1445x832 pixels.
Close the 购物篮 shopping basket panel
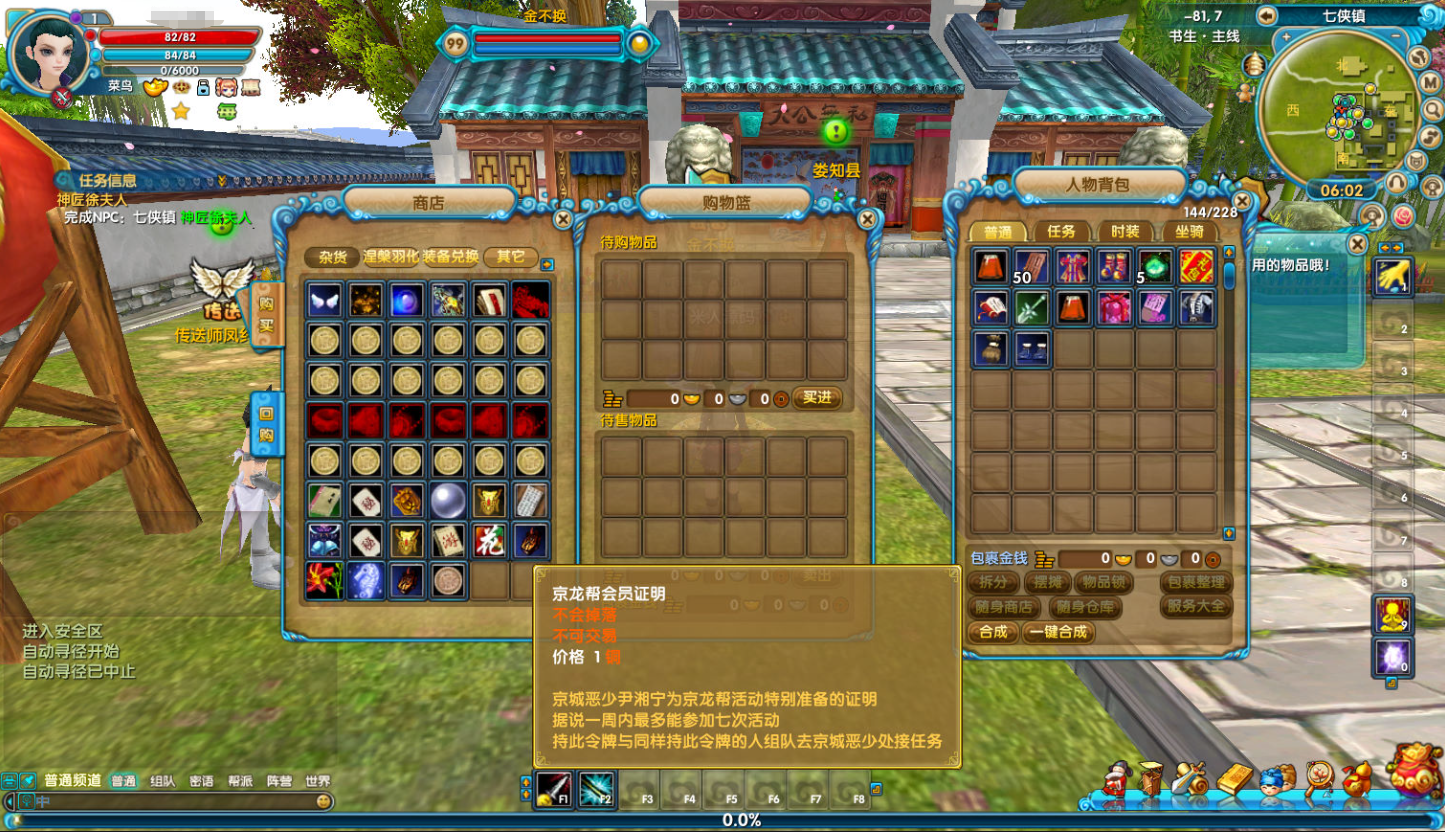point(867,219)
